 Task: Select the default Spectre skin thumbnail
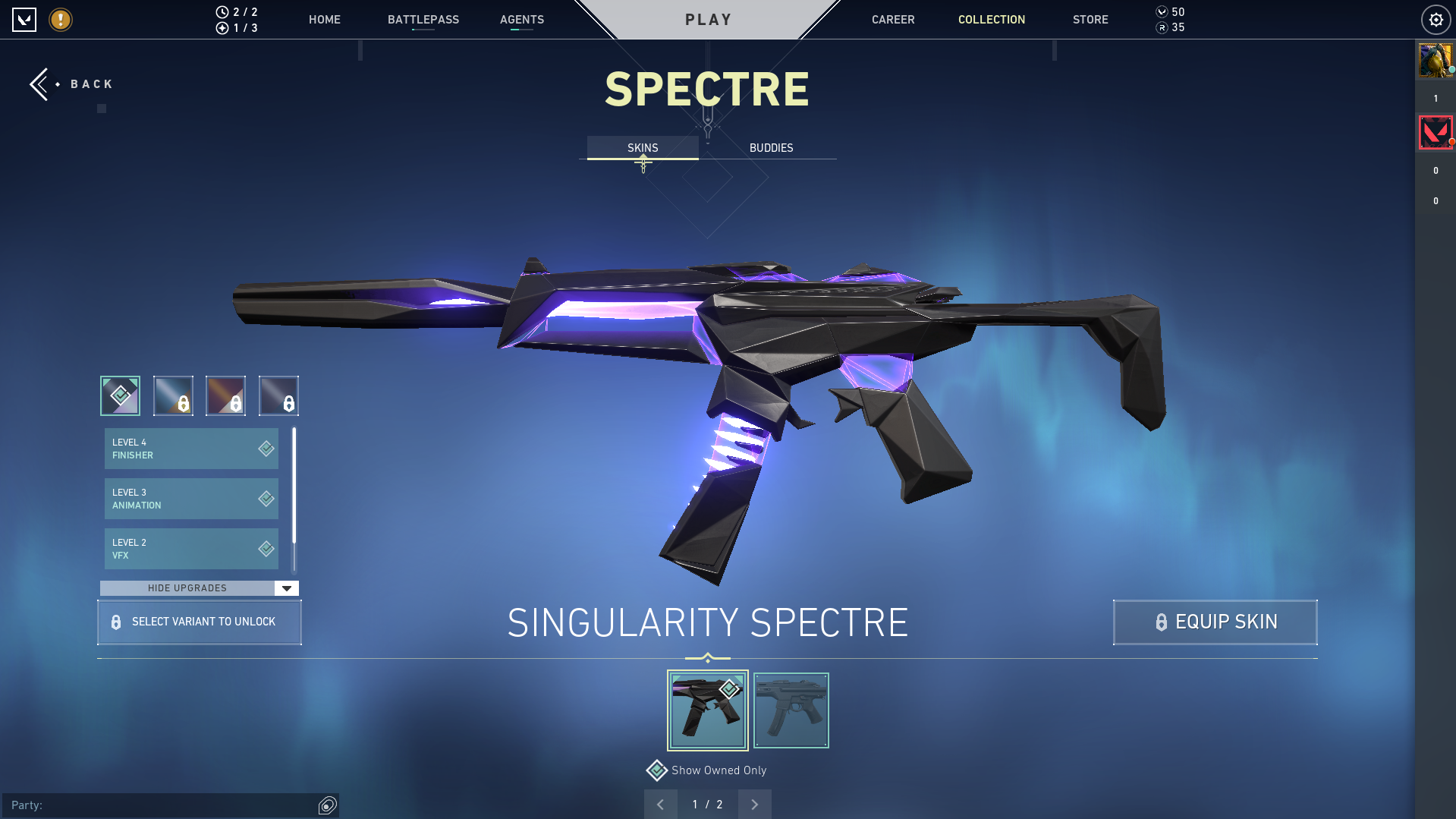coord(791,710)
